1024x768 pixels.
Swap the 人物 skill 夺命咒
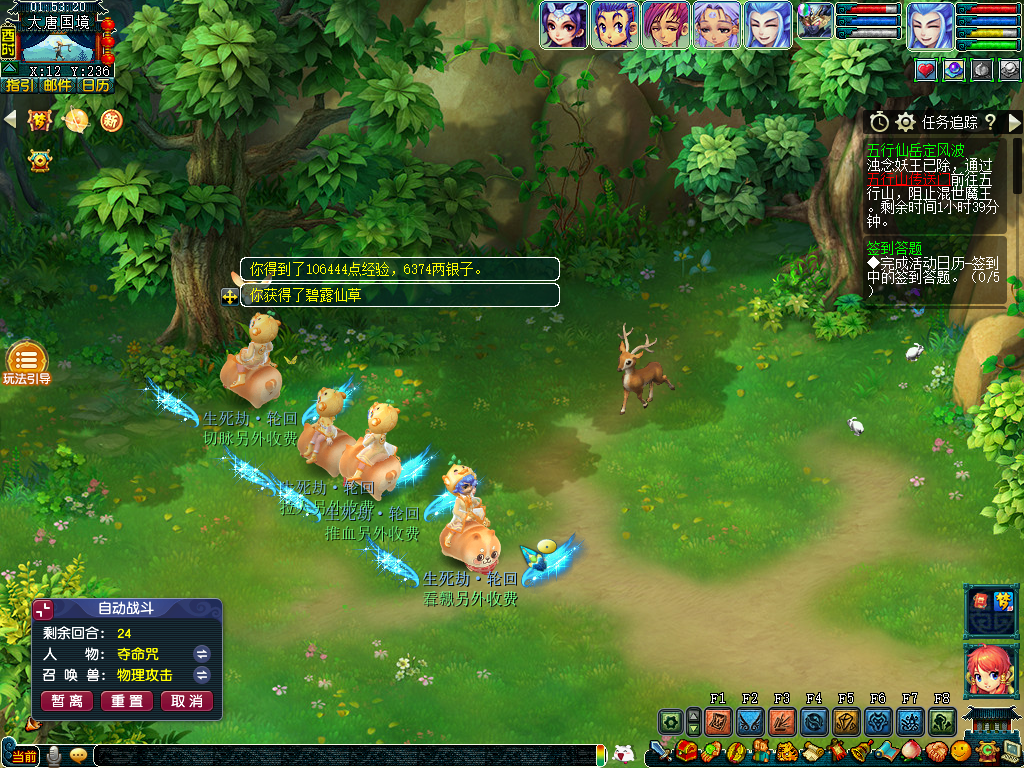coord(201,653)
